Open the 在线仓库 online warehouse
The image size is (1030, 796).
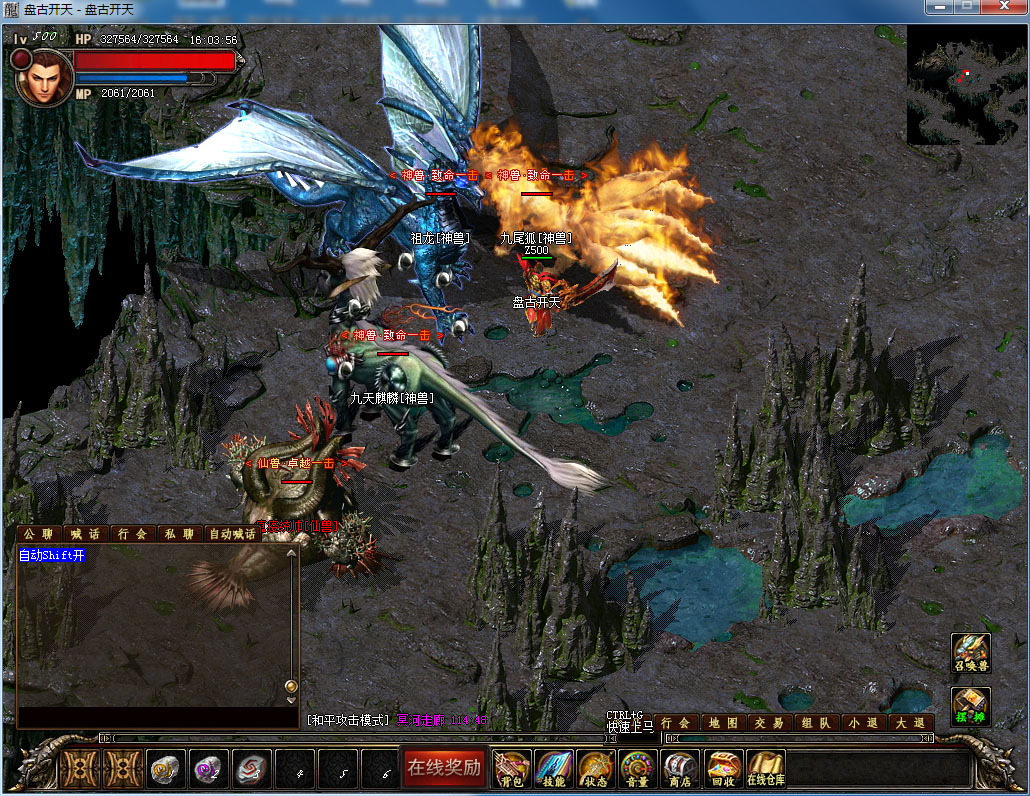tap(765, 769)
